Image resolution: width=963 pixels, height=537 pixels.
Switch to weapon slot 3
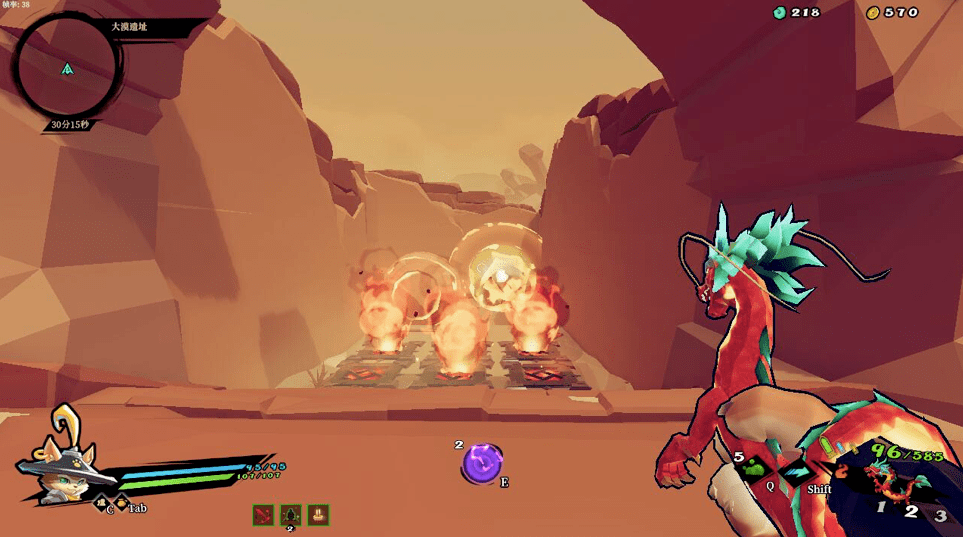(940, 516)
